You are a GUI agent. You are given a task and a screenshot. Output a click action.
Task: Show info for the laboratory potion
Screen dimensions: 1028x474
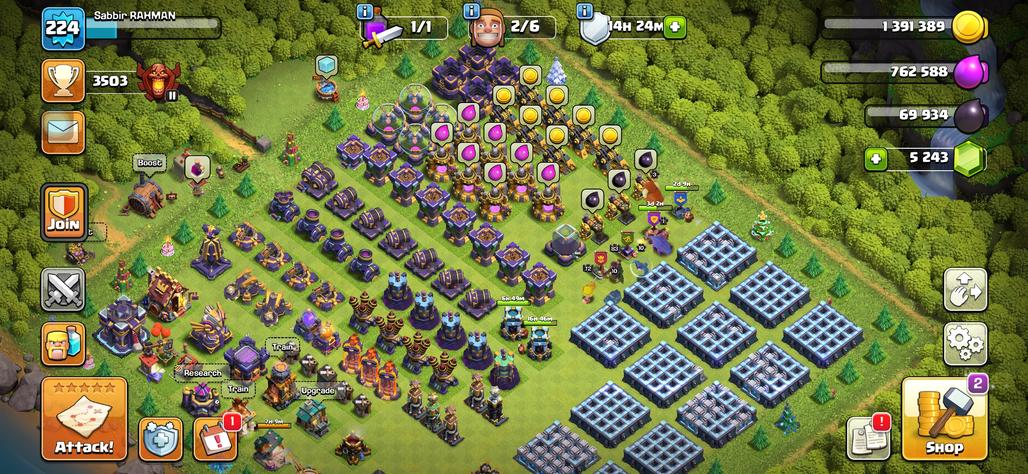pos(365,12)
